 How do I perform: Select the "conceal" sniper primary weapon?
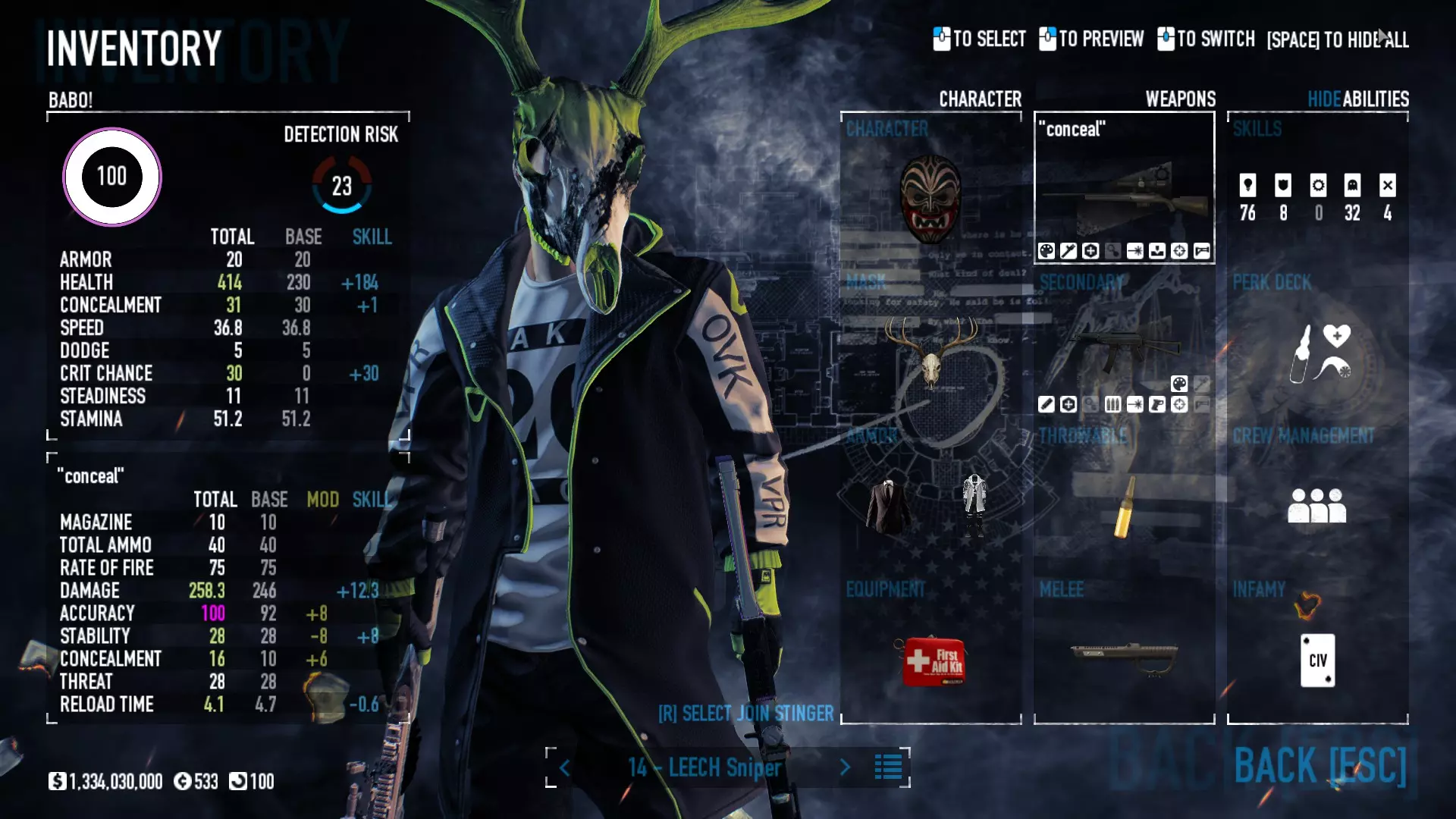click(1124, 199)
